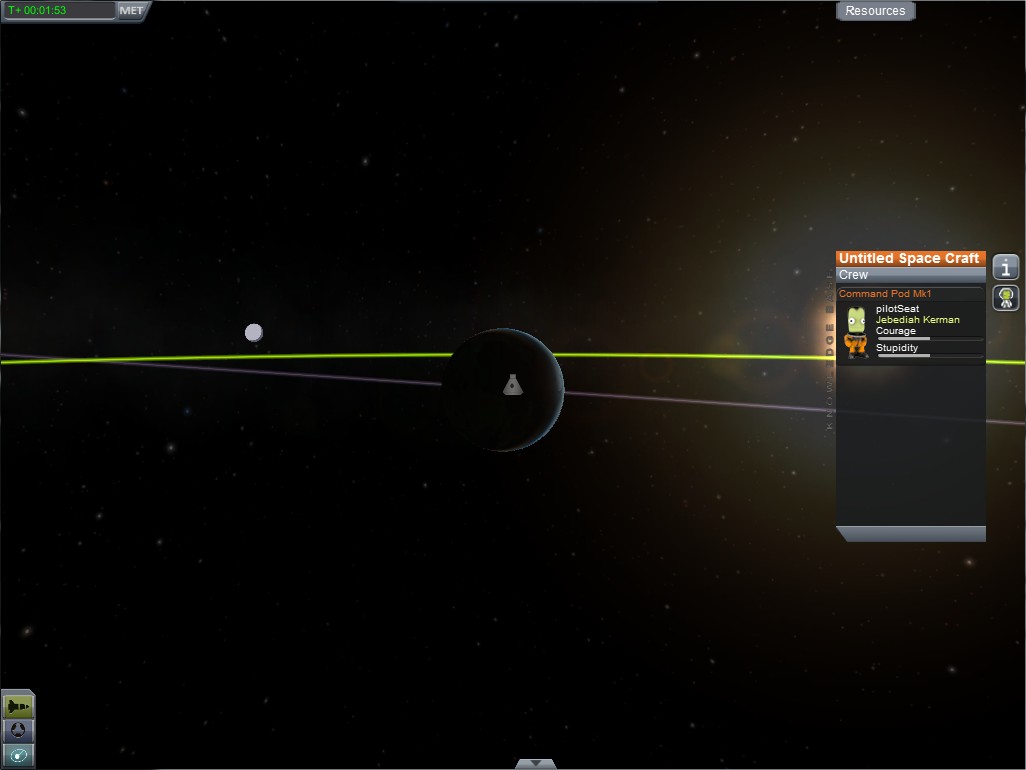Open the Resources panel

click(875, 11)
